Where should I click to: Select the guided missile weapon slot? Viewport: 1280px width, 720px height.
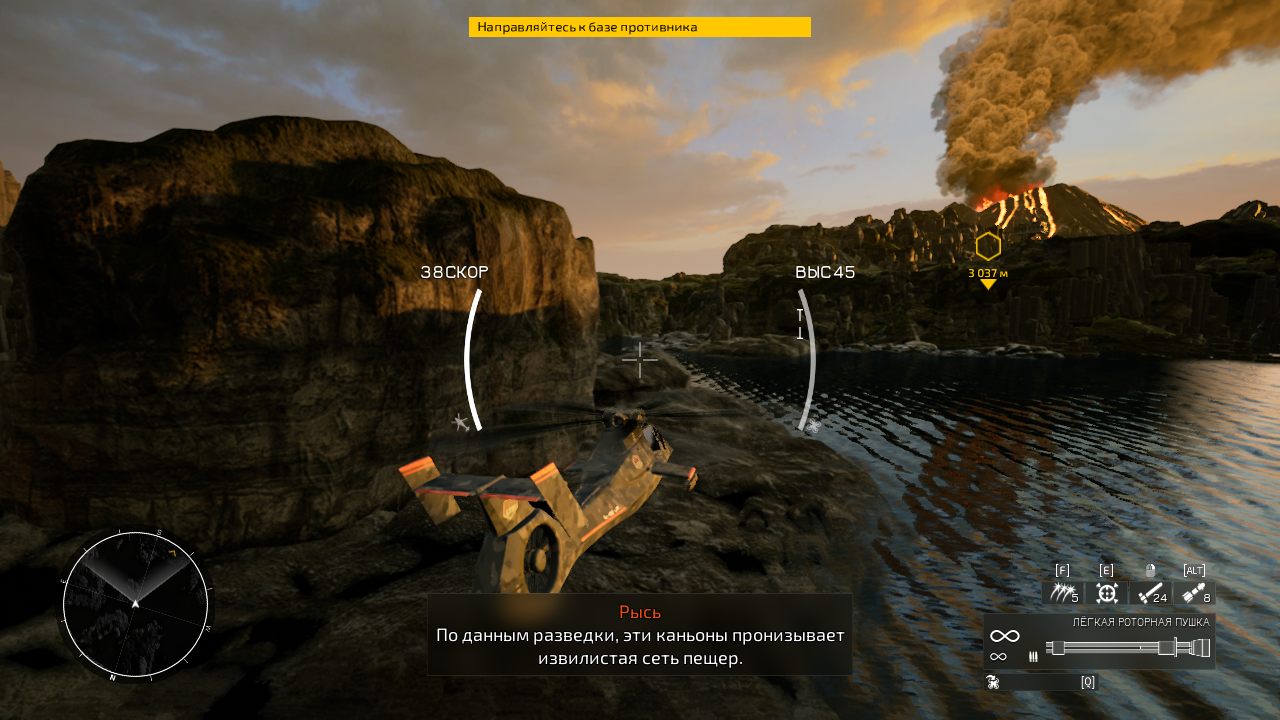point(1195,593)
